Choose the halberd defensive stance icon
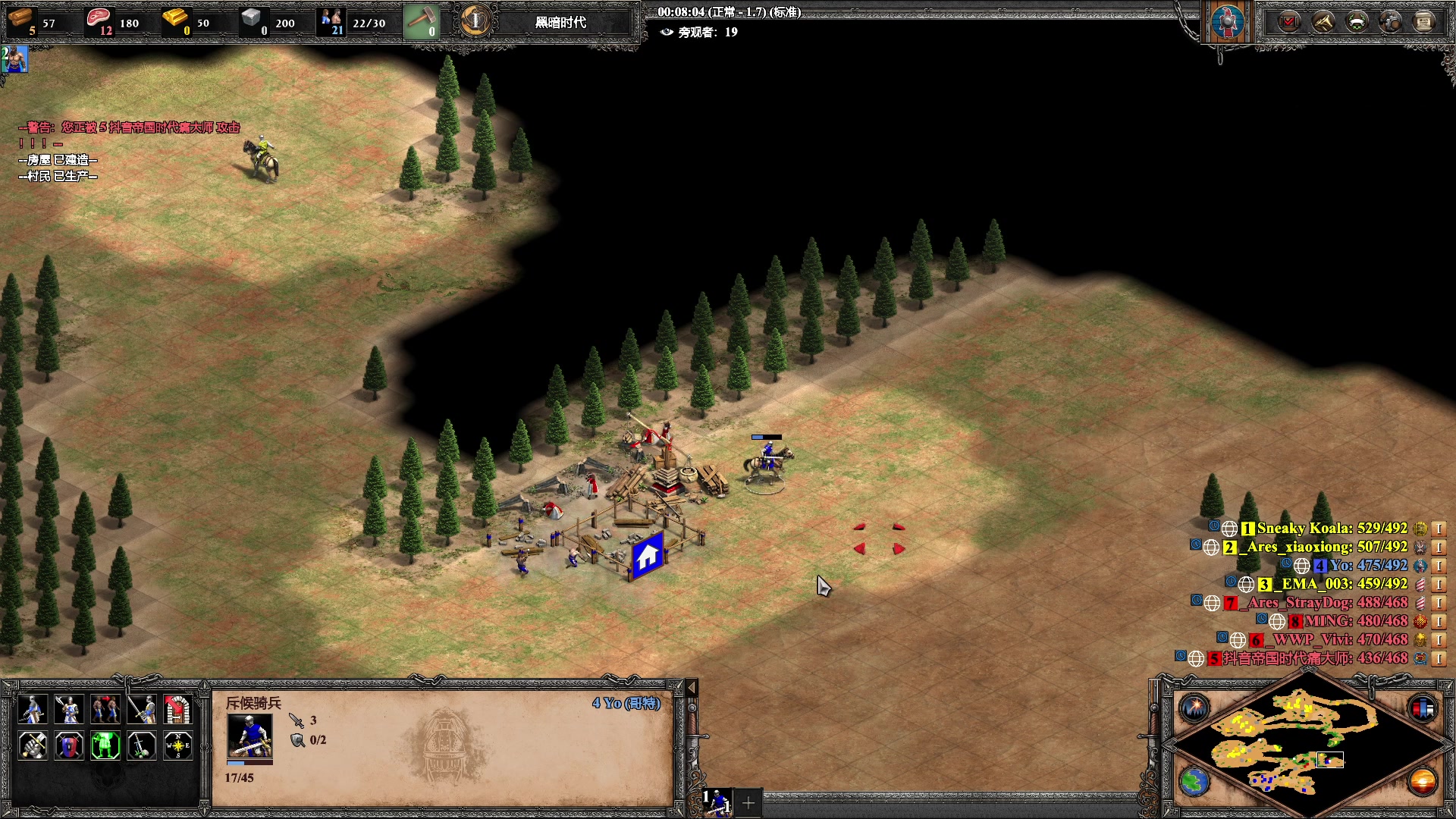The width and height of the screenshot is (1456, 819). point(68,710)
